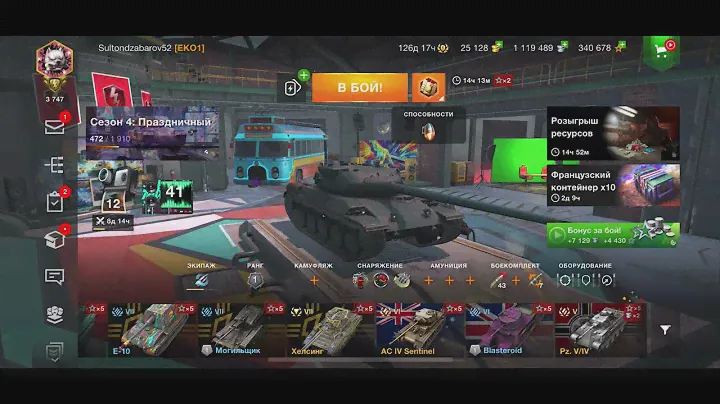Start battle with the orange В БОЙ! button
This screenshot has height=404, width=720.
[359, 88]
